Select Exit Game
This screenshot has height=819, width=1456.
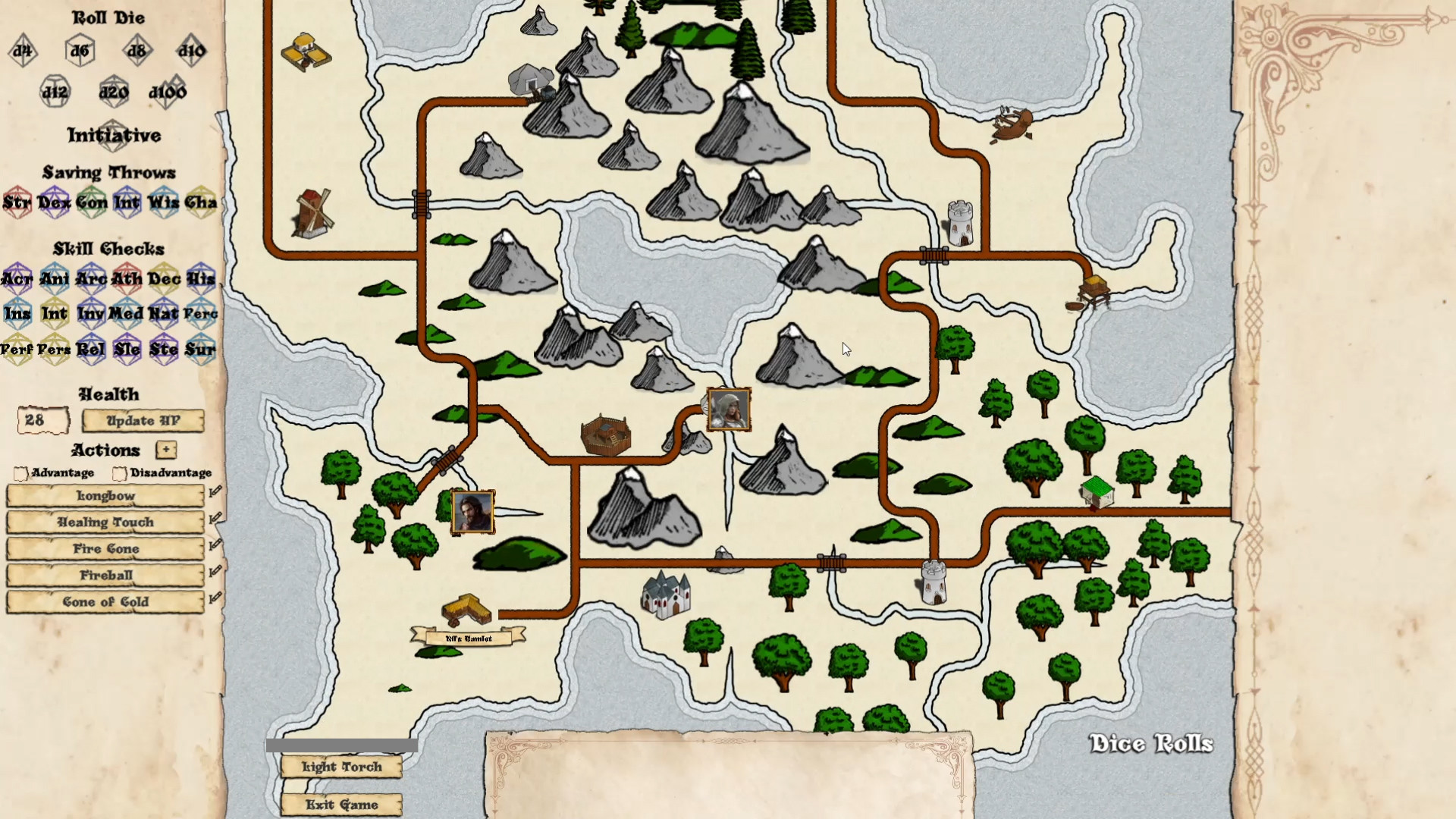pos(340,804)
